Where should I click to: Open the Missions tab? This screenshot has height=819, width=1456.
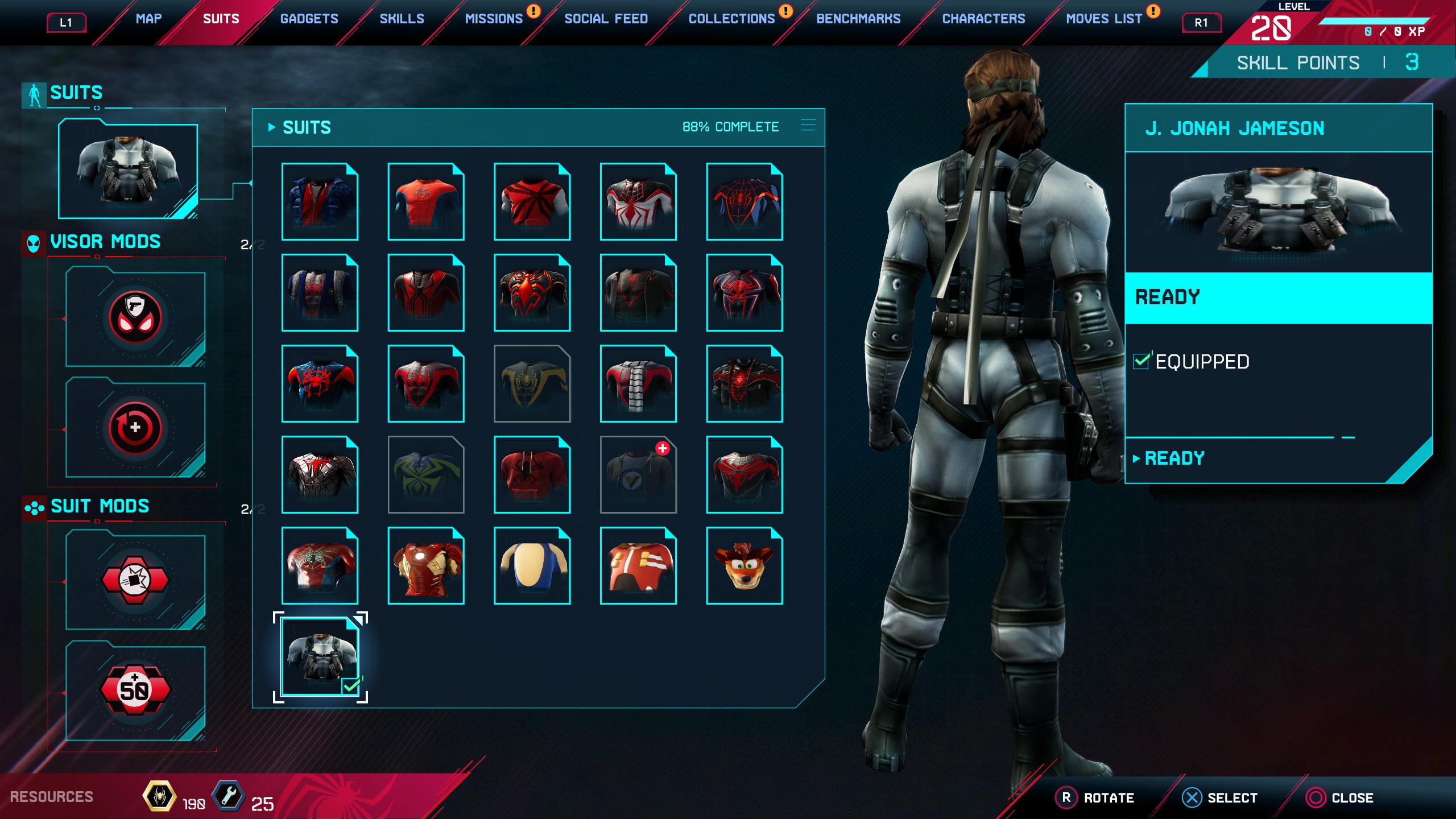pos(494,19)
